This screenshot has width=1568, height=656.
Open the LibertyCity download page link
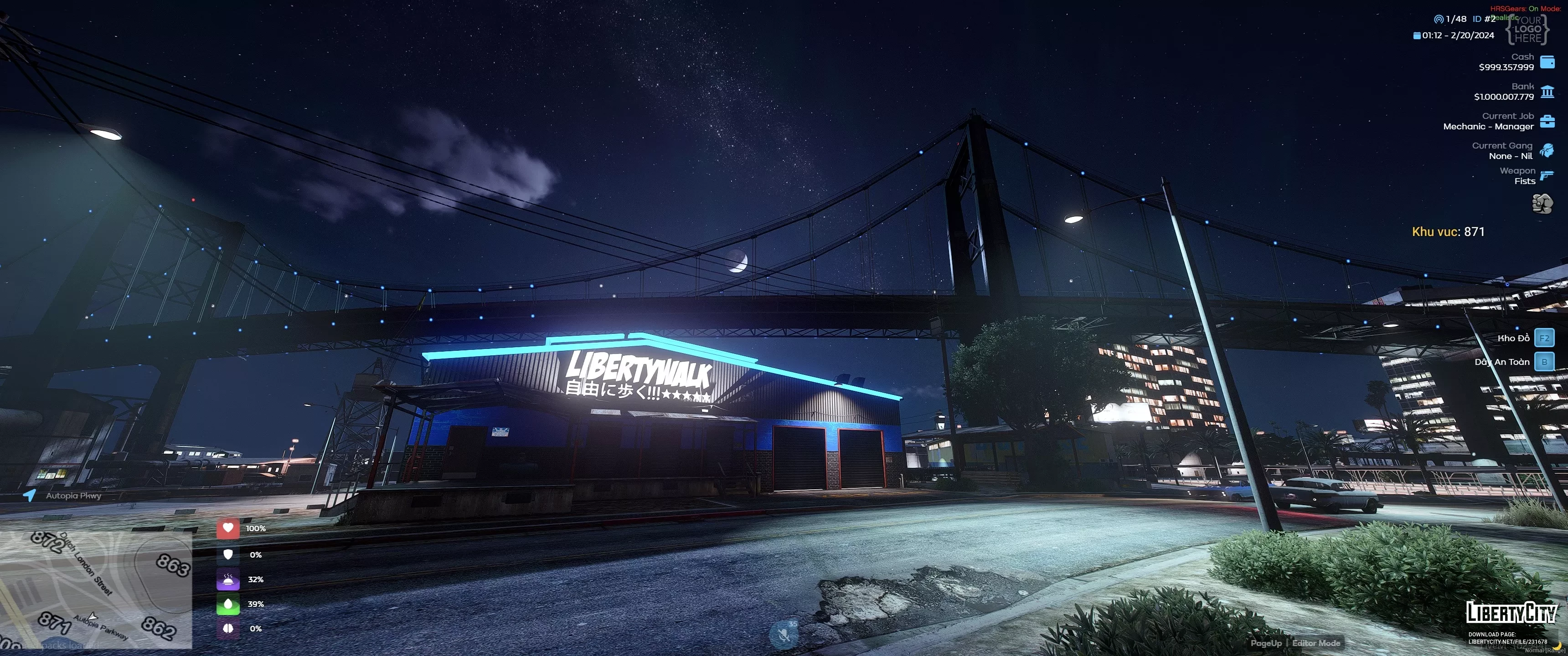coord(1507,641)
